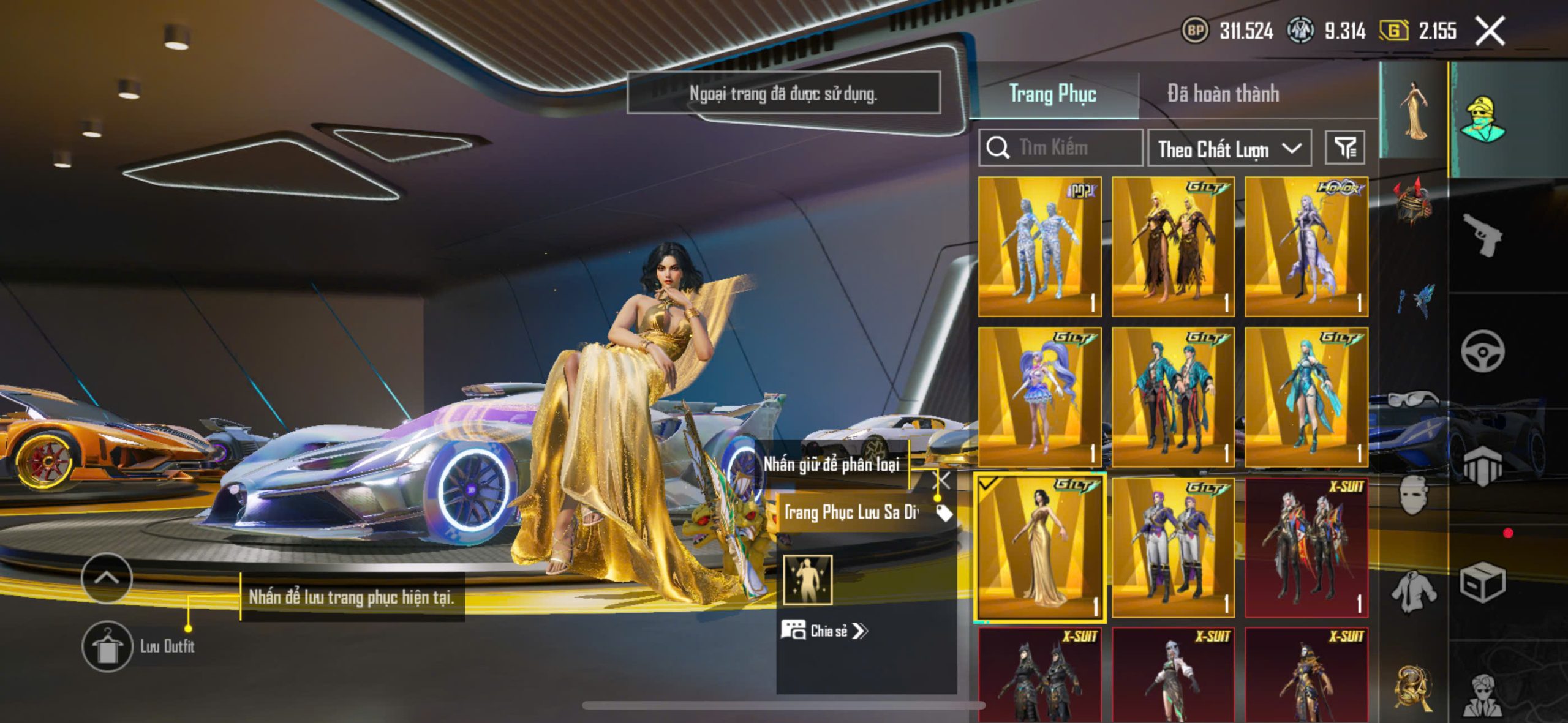Tap the Lưu Outfit hanger button
This screenshot has width=1568, height=723.
tap(107, 646)
